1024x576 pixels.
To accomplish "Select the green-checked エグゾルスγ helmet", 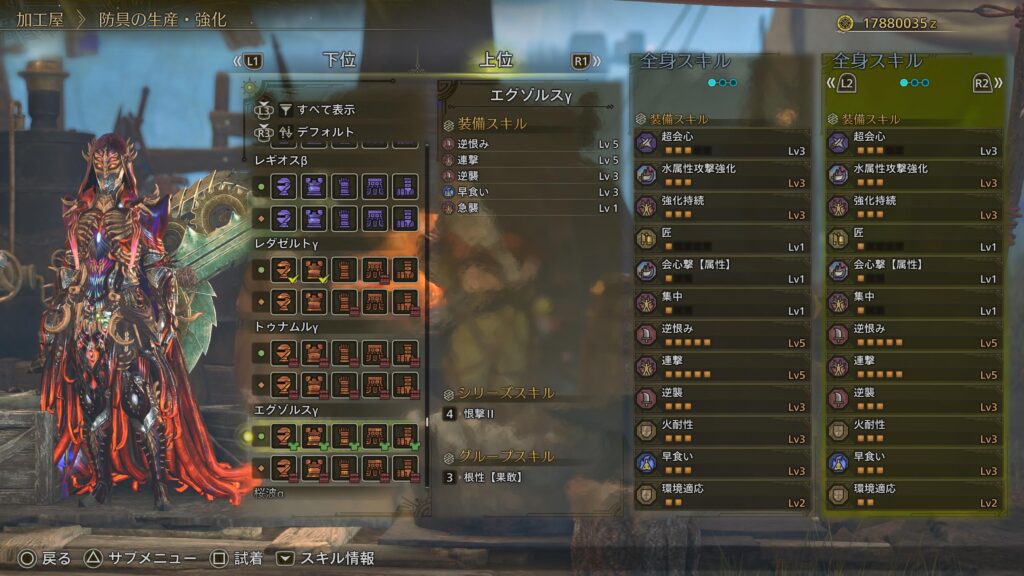I will (285, 436).
